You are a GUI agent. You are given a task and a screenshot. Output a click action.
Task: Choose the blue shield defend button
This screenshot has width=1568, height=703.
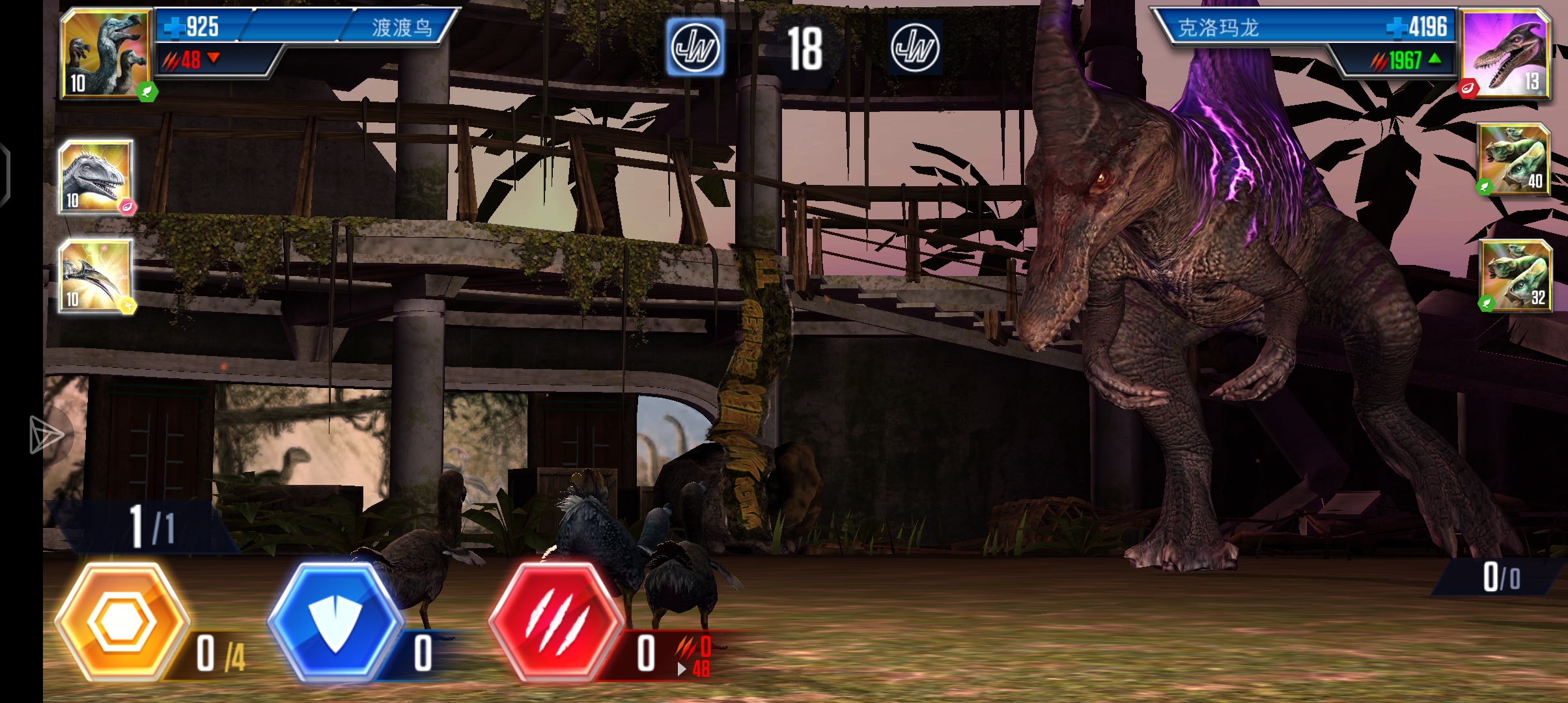click(335, 622)
